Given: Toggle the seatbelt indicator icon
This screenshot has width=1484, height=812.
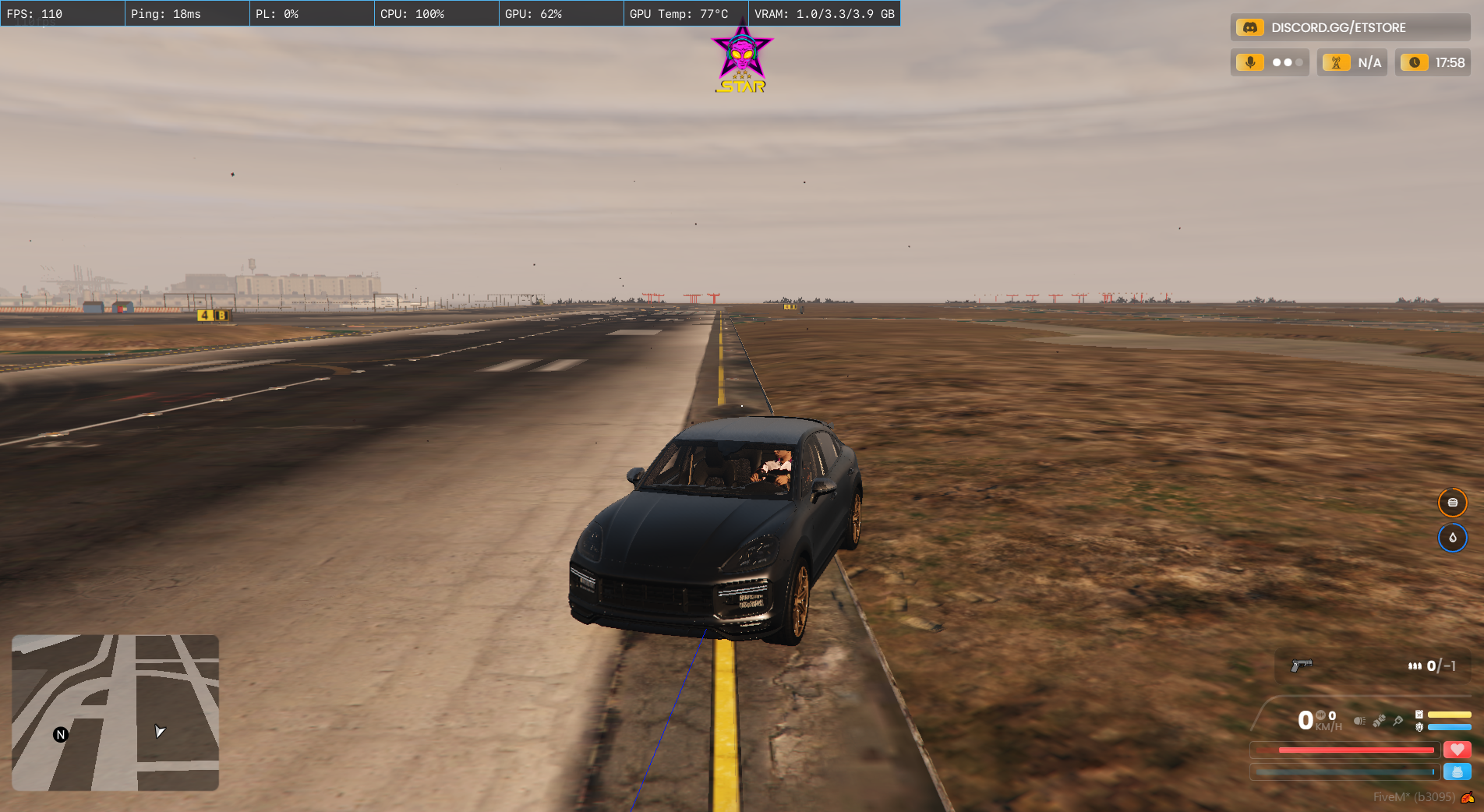Looking at the screenshot, I should (1379, 721).
